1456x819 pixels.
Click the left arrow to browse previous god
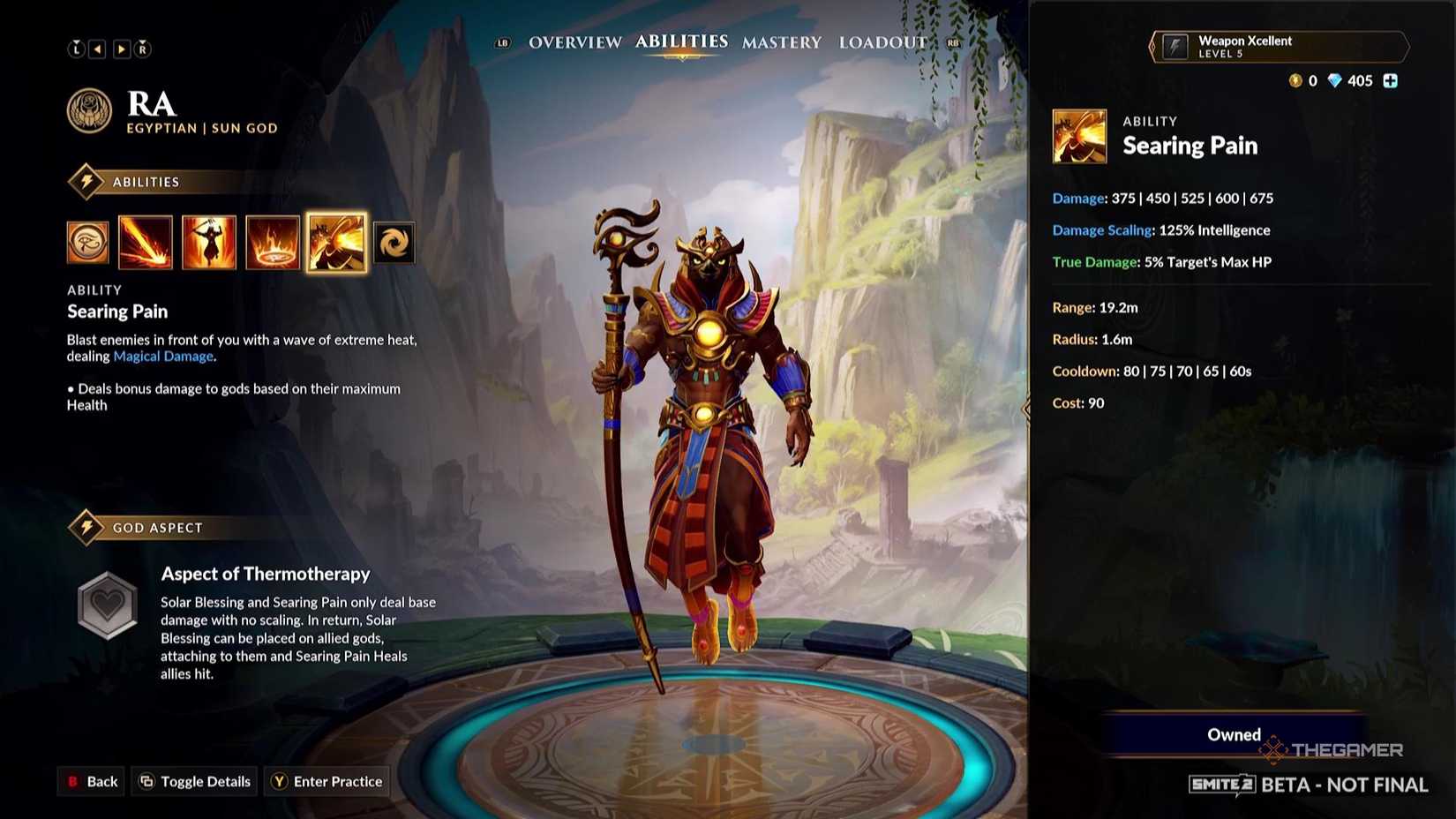pos(98,49)
